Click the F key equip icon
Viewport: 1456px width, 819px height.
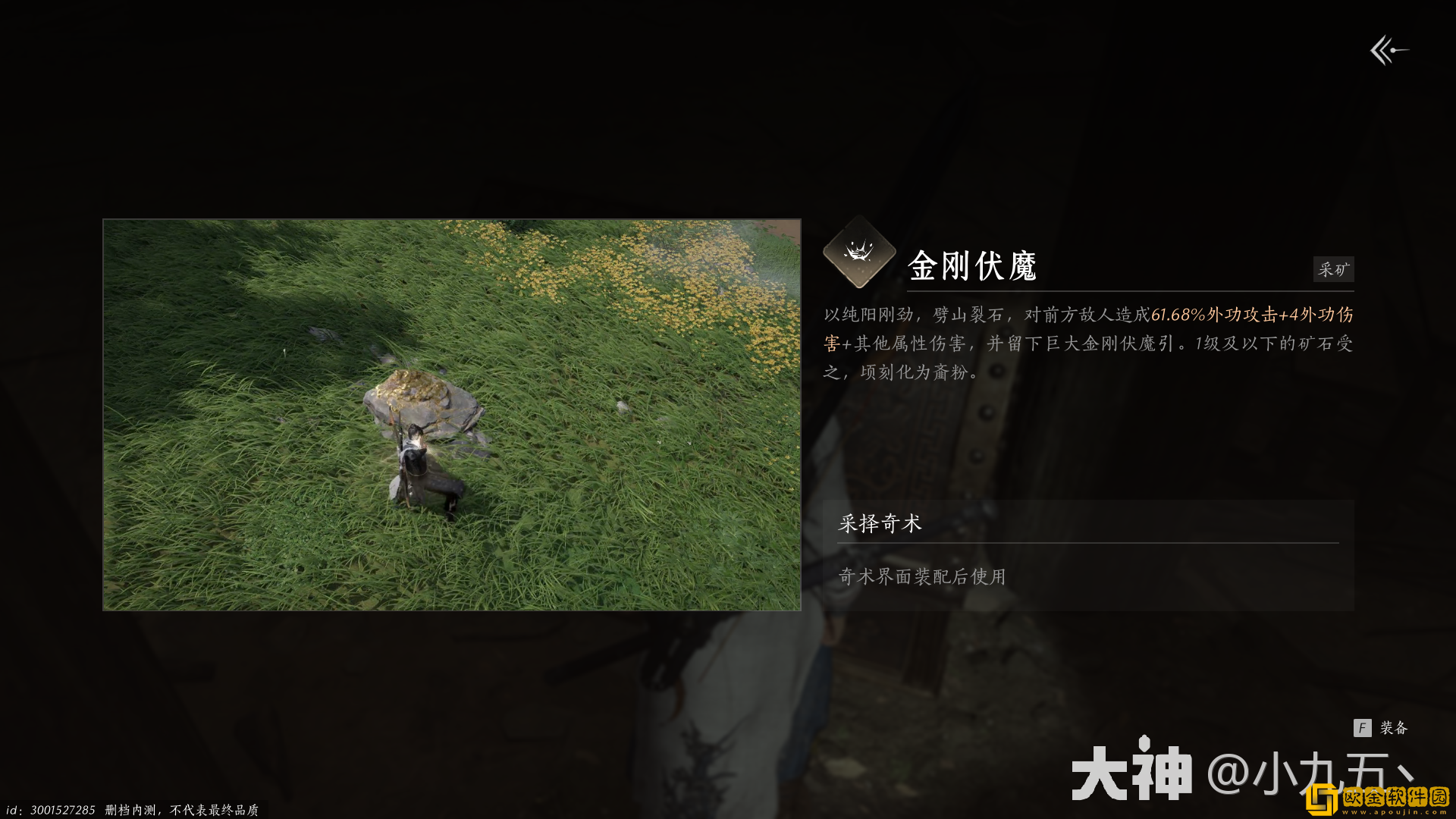click(x=1364, y=727)
